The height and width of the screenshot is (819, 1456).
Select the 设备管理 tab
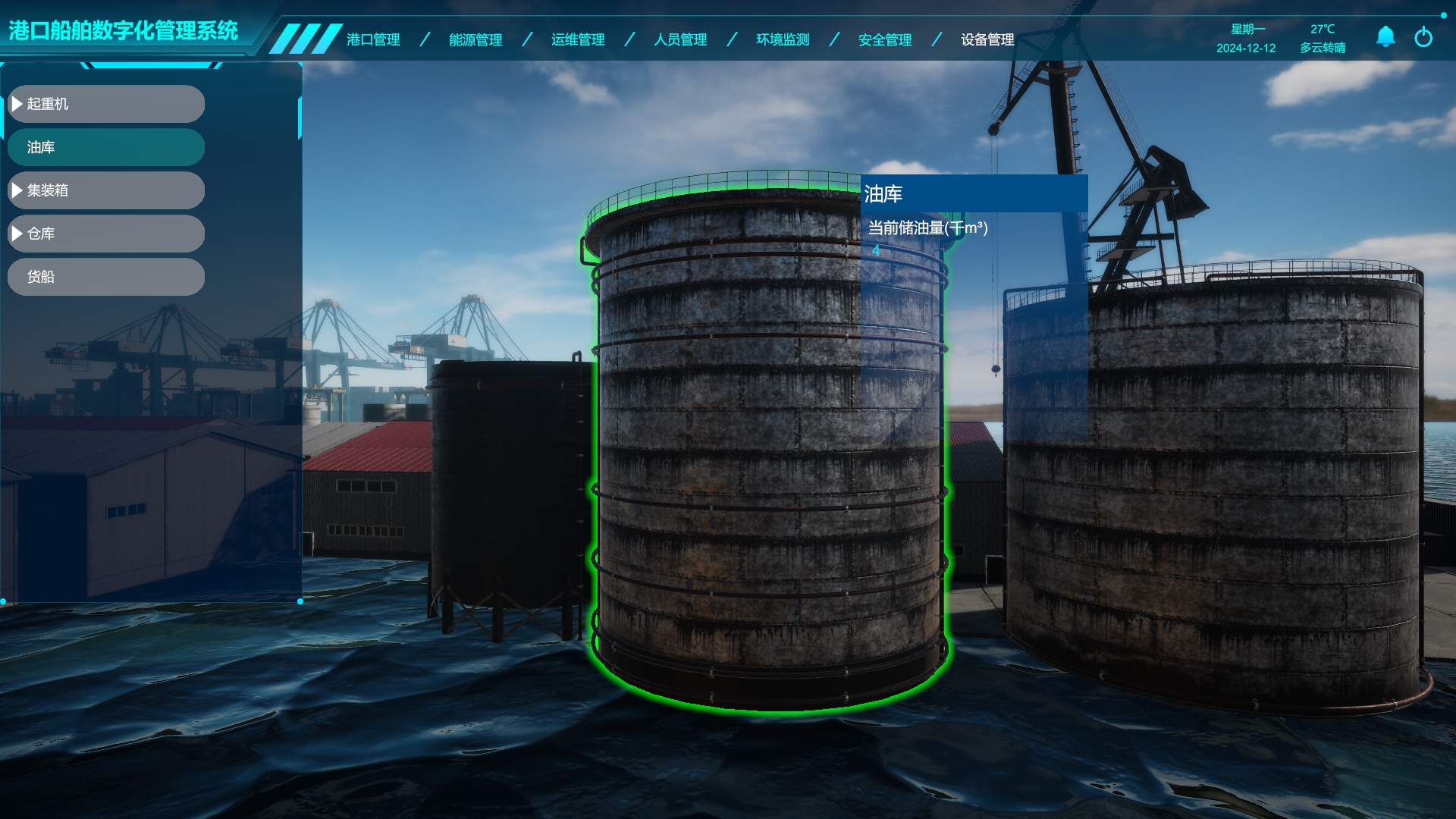(987, 39)
